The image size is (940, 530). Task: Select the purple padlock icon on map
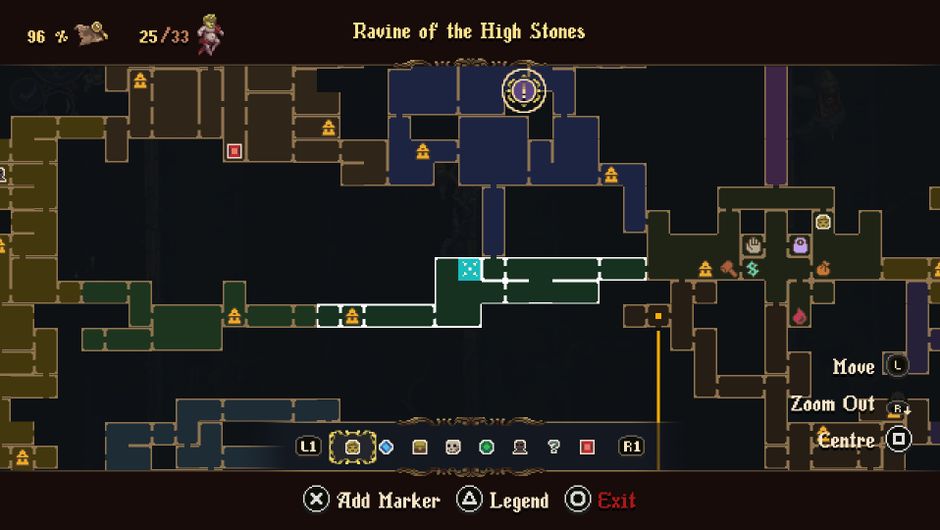click(800, 244)
